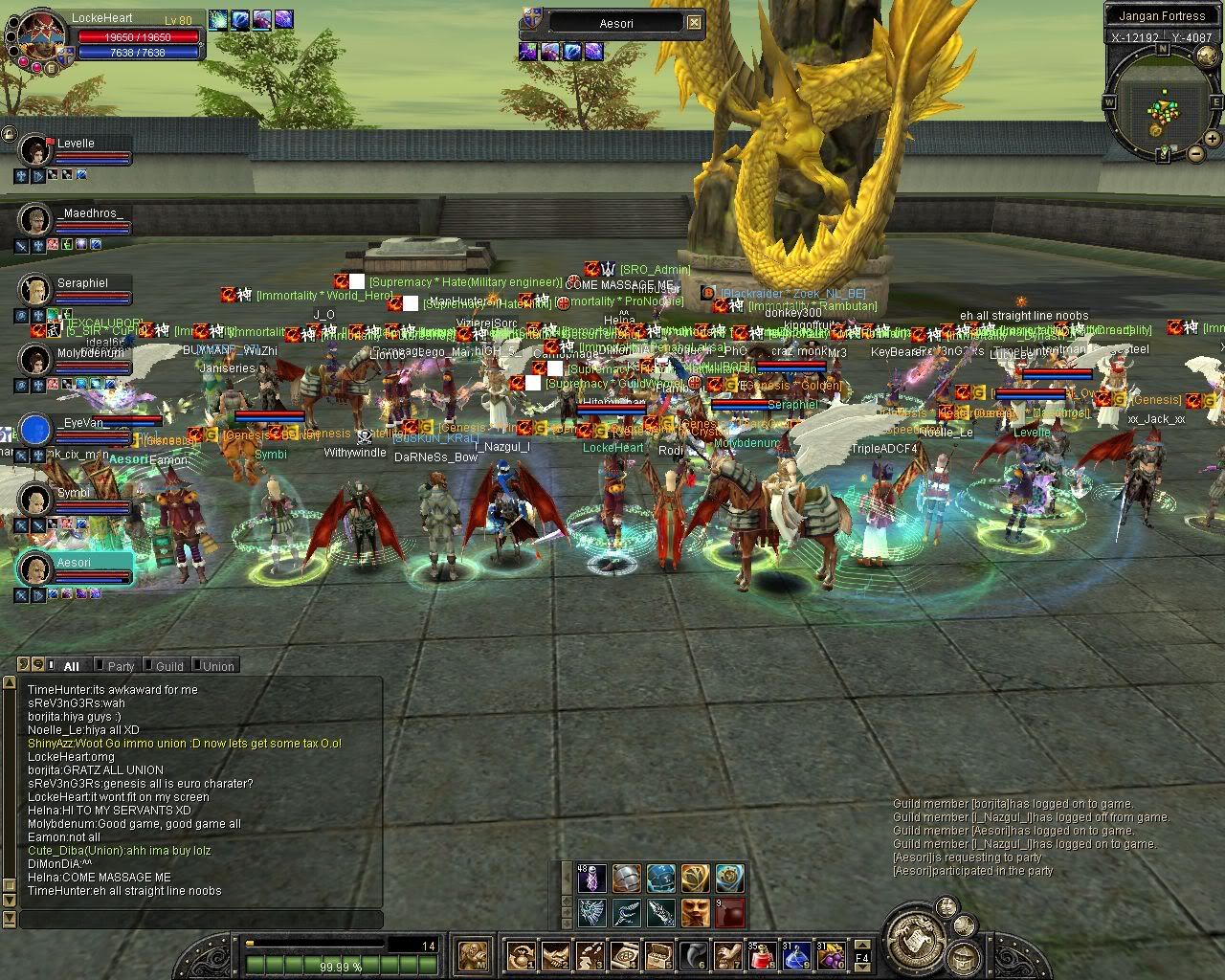Screen dimensions: 1225x980
Task: Click the character M button on bottom bar
Action: 475,955
